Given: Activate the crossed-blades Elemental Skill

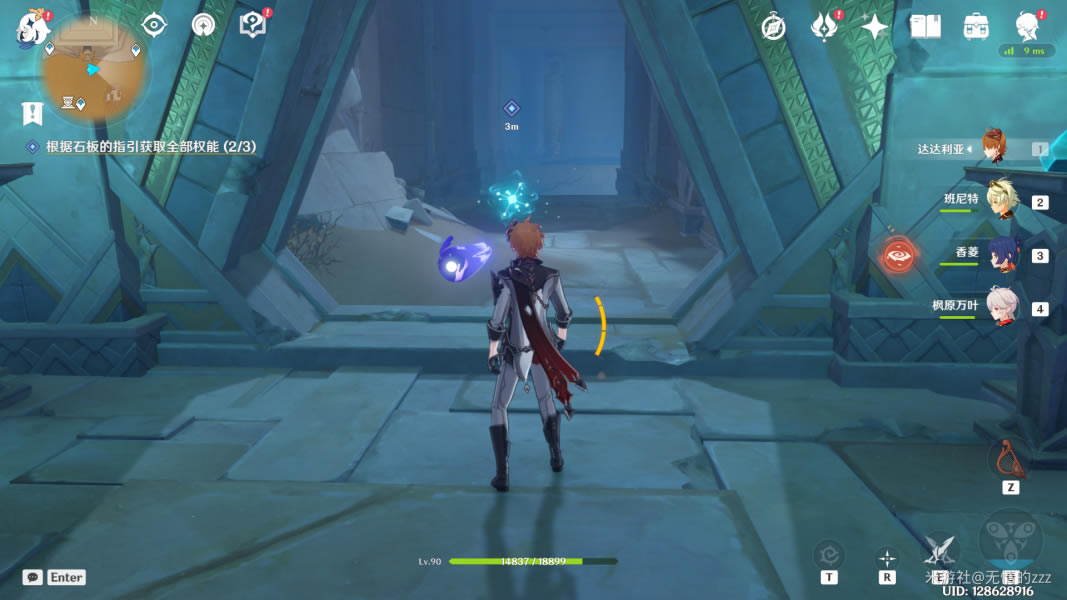Looking at the screenshot, I should [939, 549].
